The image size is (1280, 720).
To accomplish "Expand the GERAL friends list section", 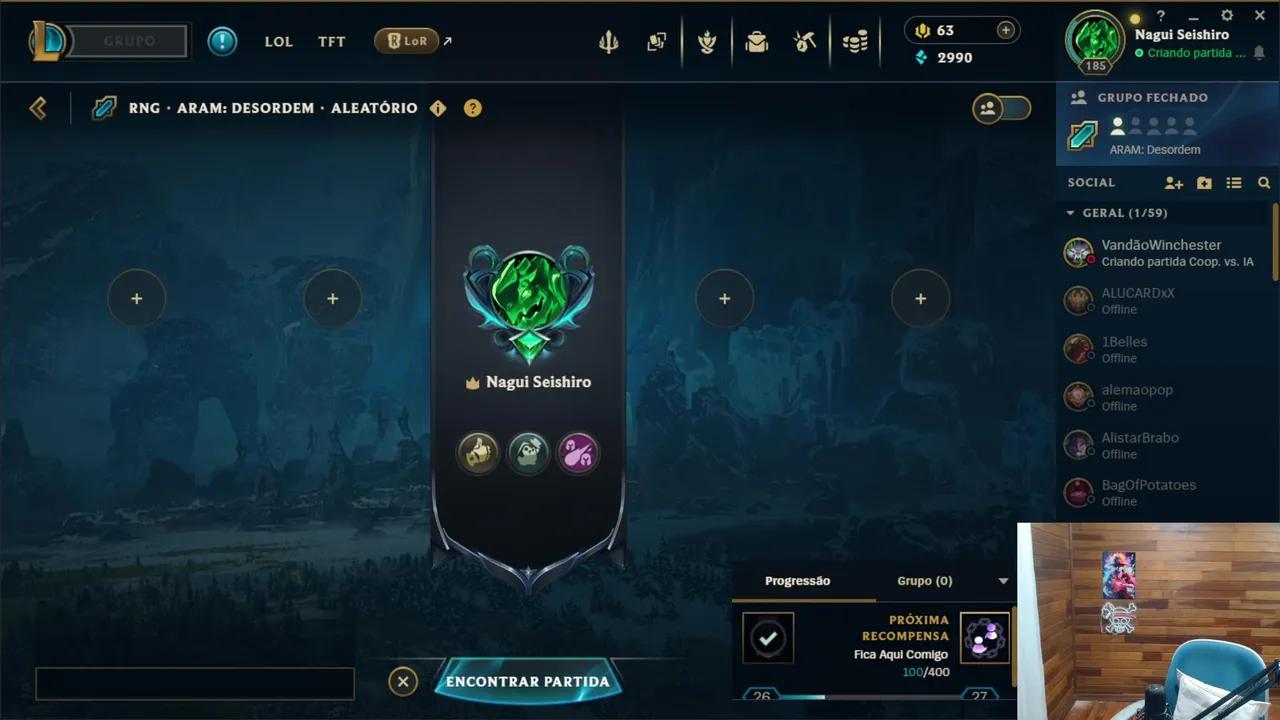I will coord(1072,213).
